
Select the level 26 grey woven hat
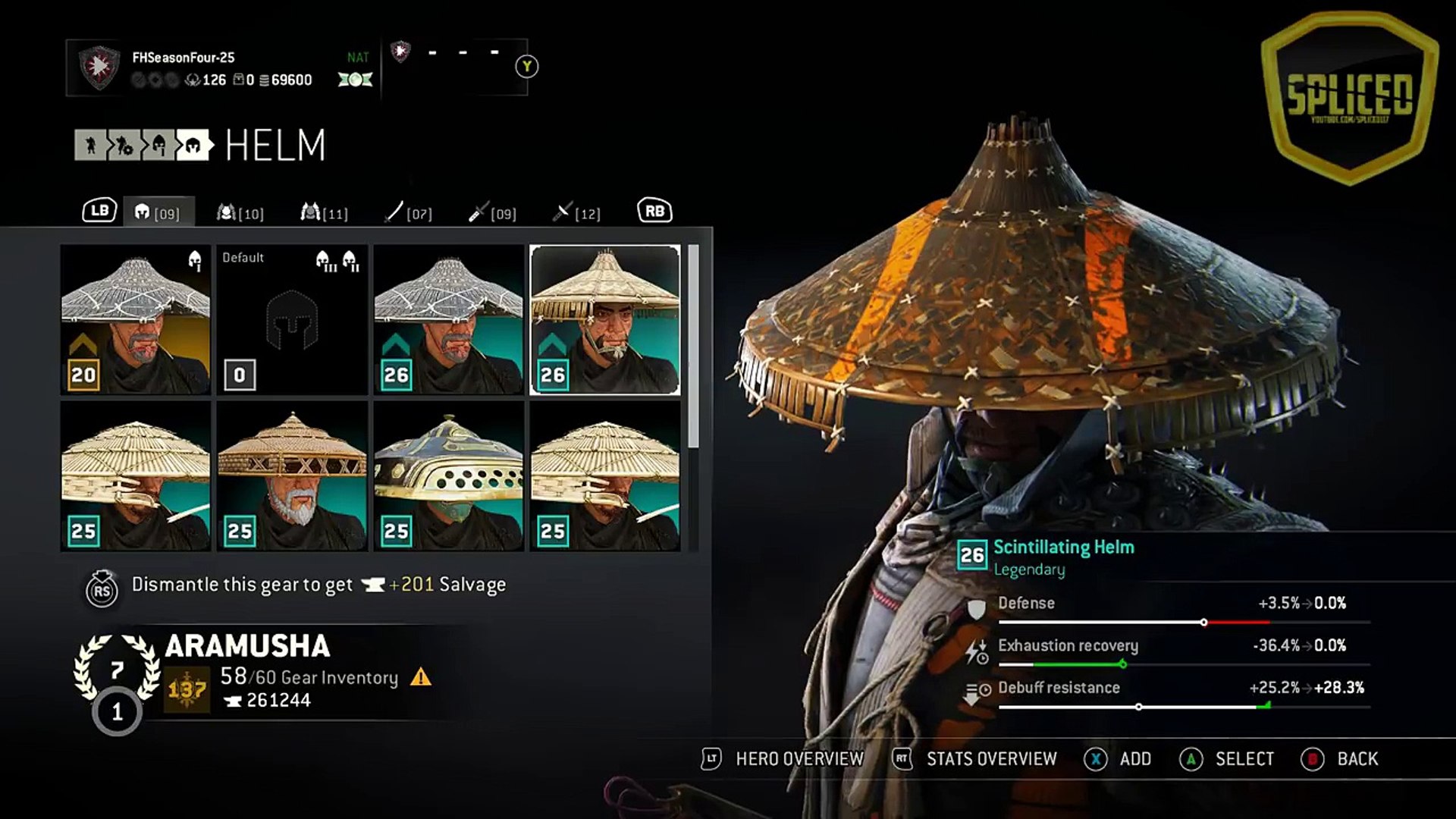448,319
